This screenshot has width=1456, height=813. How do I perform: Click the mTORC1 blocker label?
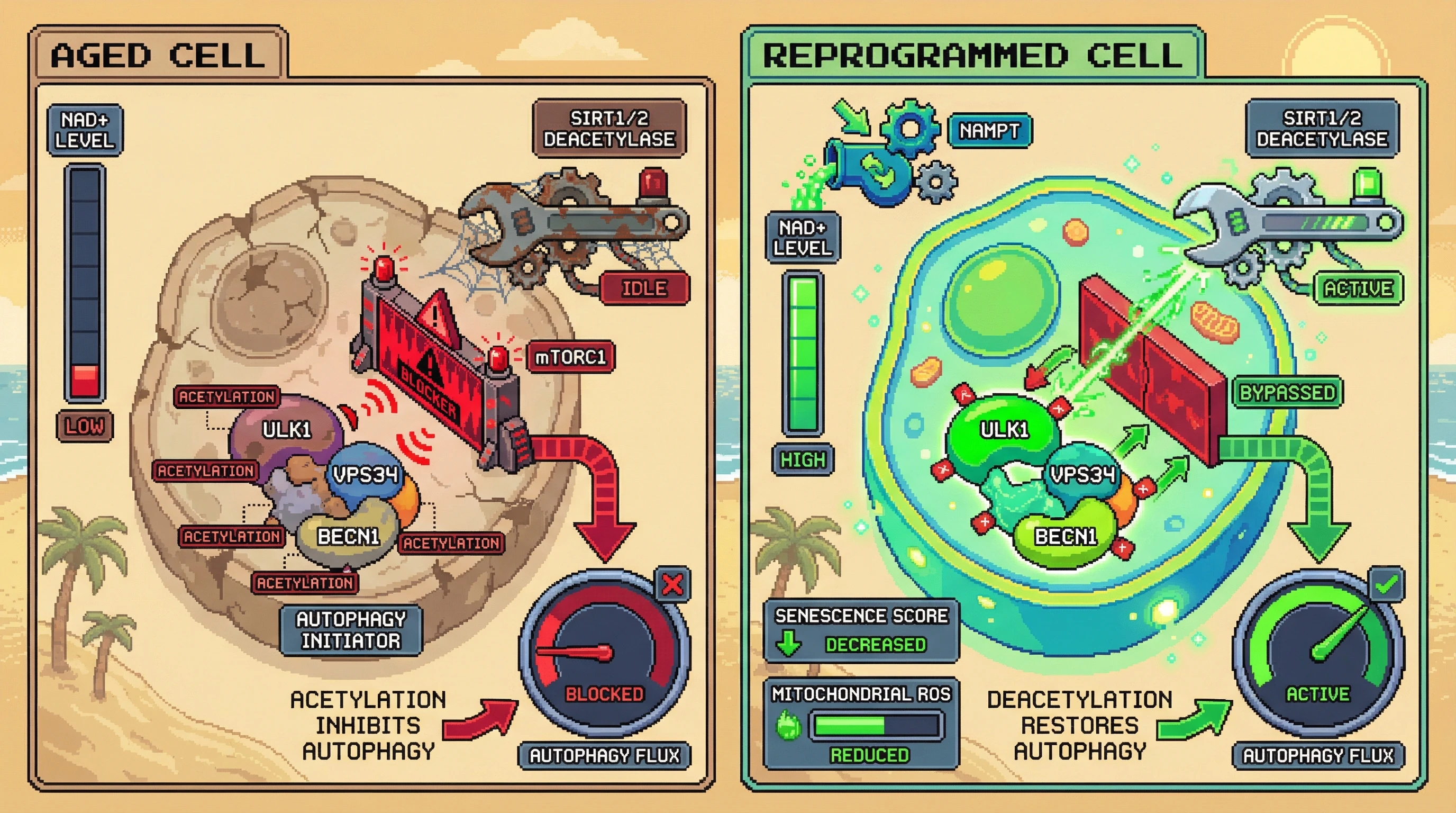click(x=570, y=357)
